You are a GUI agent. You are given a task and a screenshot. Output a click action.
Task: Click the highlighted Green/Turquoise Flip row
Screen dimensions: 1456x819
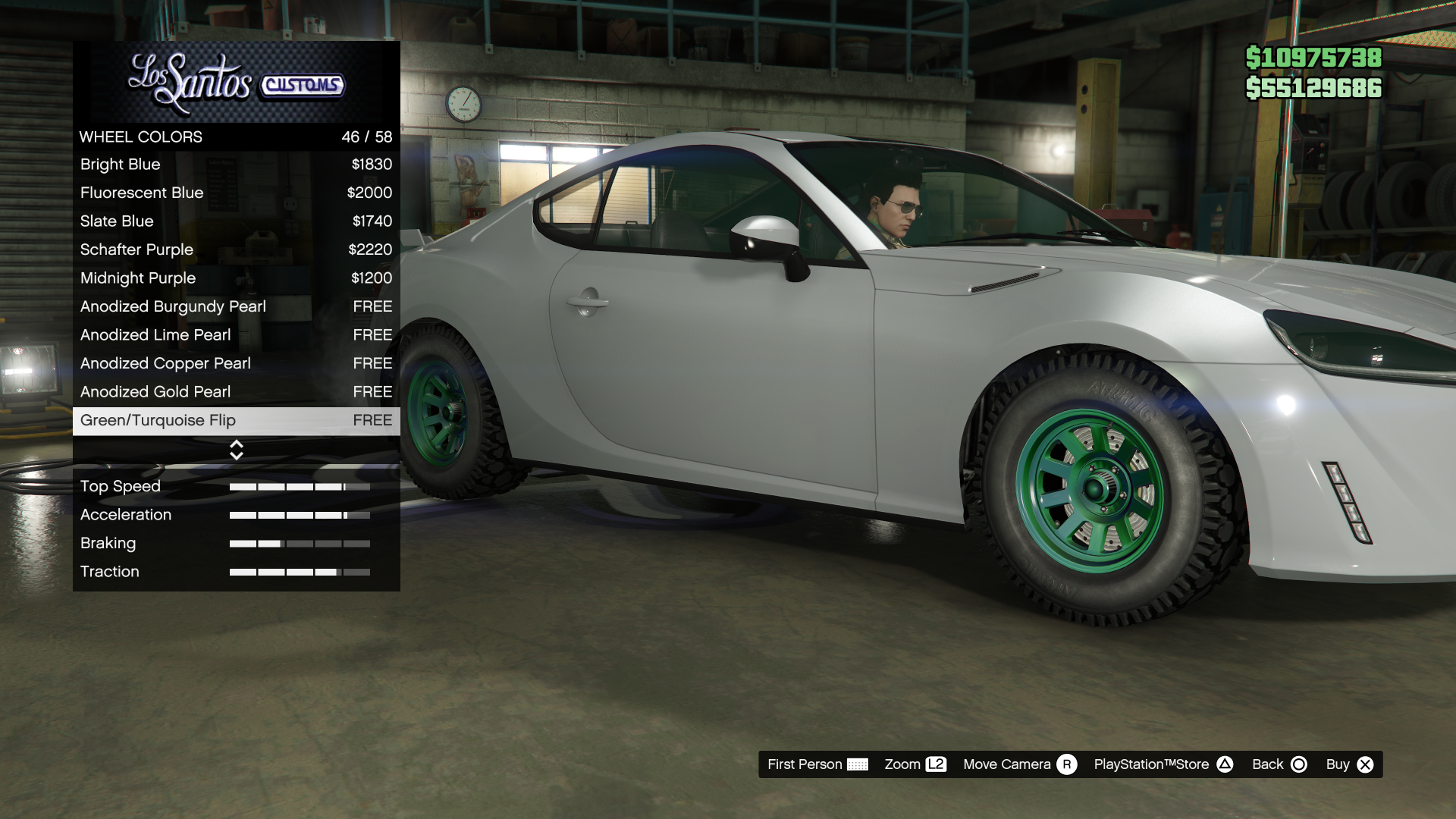[x=236, y=420]
